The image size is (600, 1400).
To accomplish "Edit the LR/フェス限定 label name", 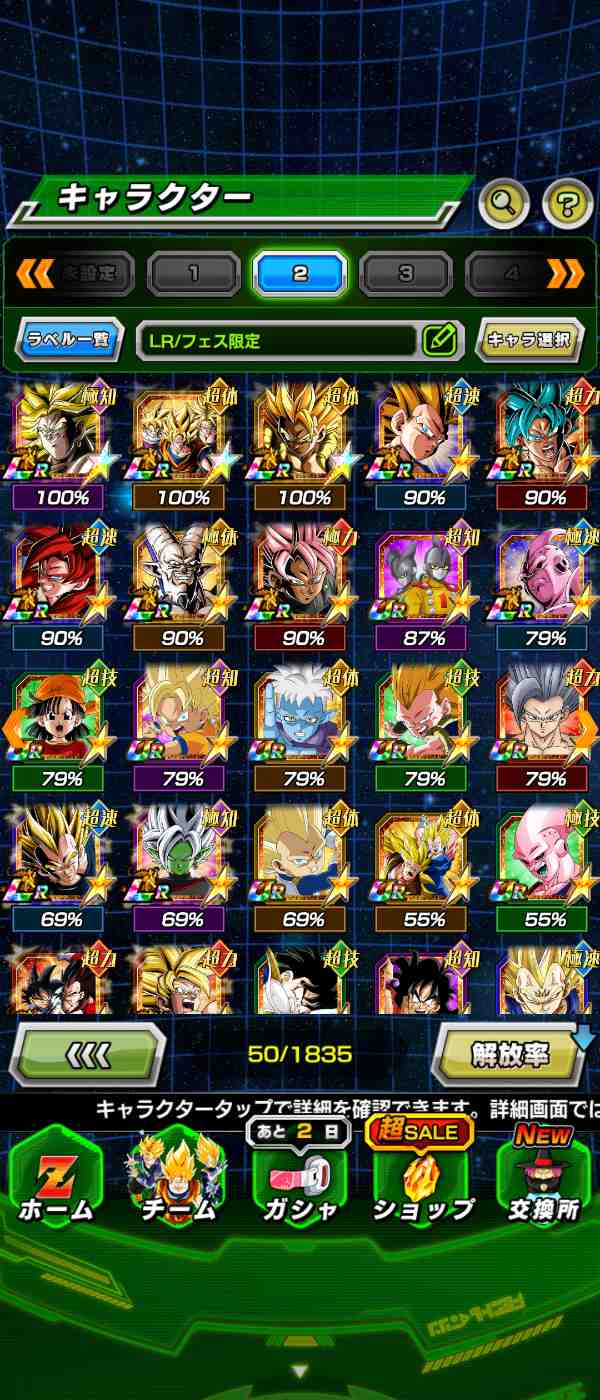I will (439, 340).
